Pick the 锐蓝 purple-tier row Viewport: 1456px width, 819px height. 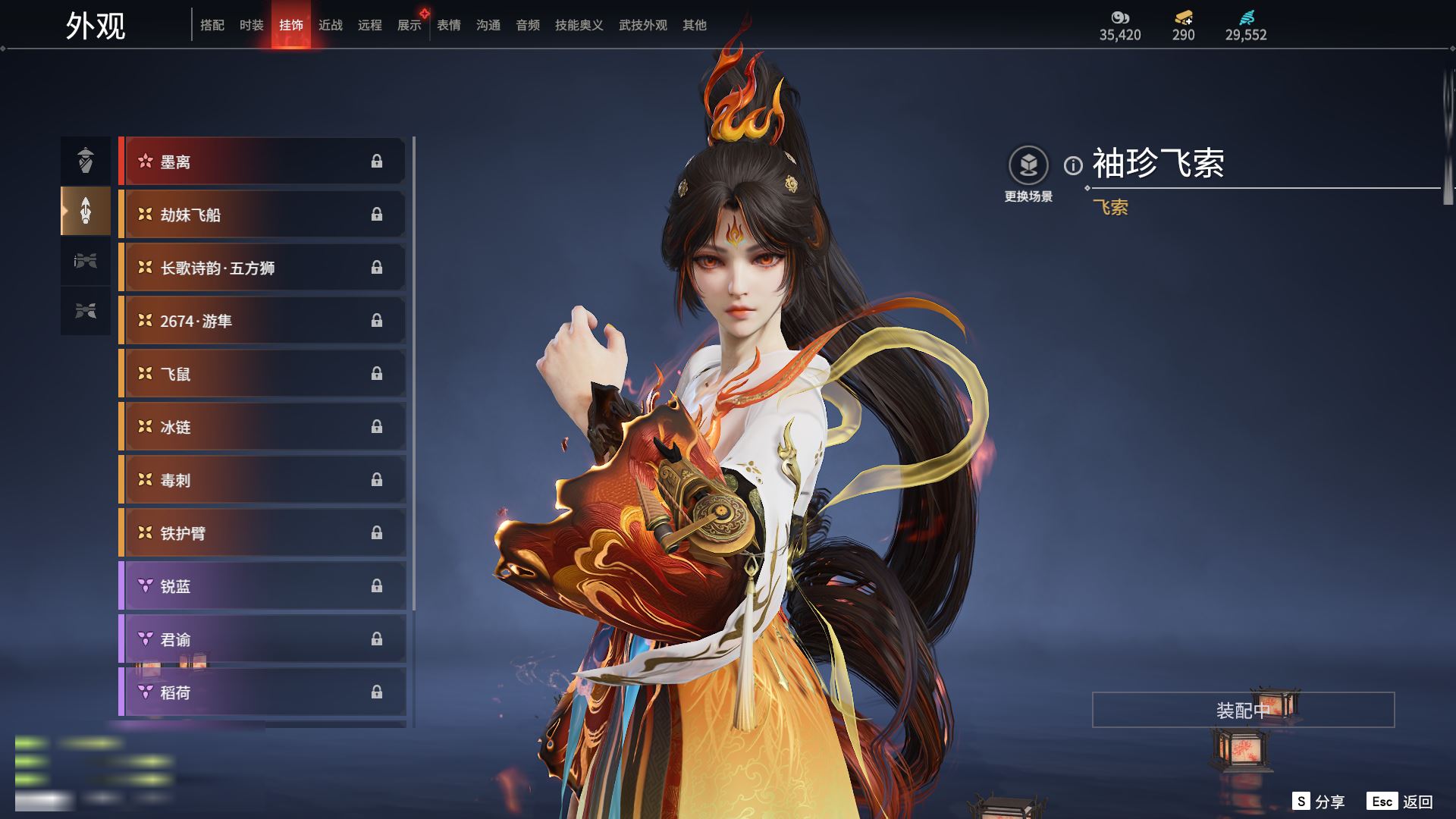pyautogui.click(x=262, y=586)
